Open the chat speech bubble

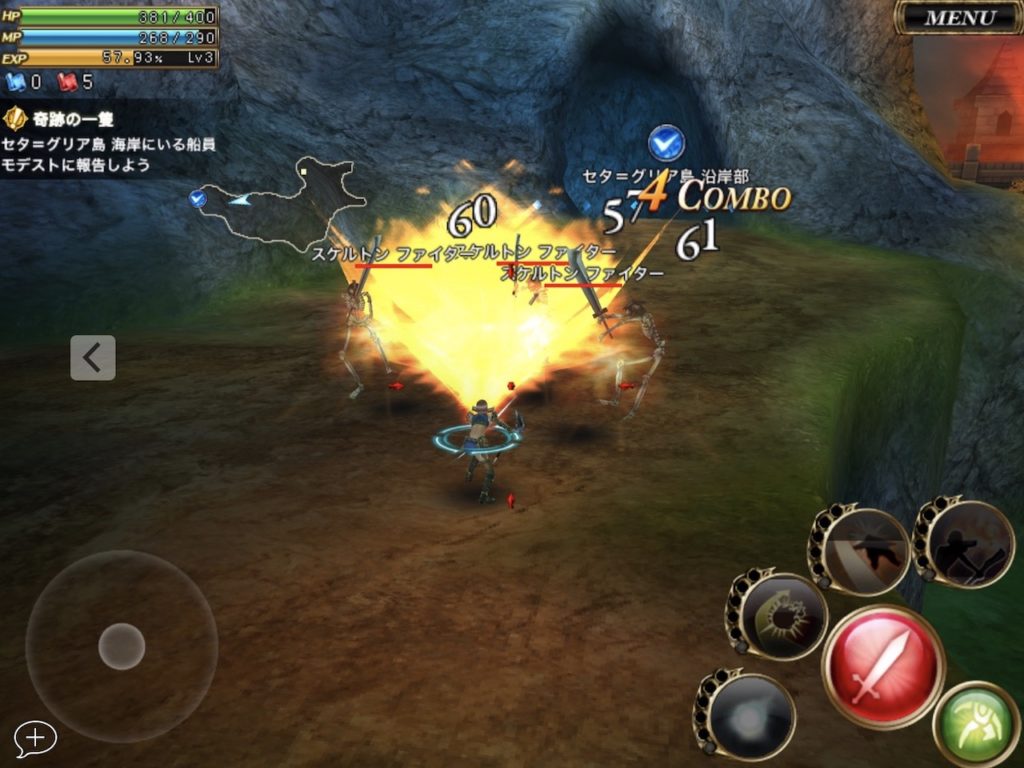coord(35,738)
